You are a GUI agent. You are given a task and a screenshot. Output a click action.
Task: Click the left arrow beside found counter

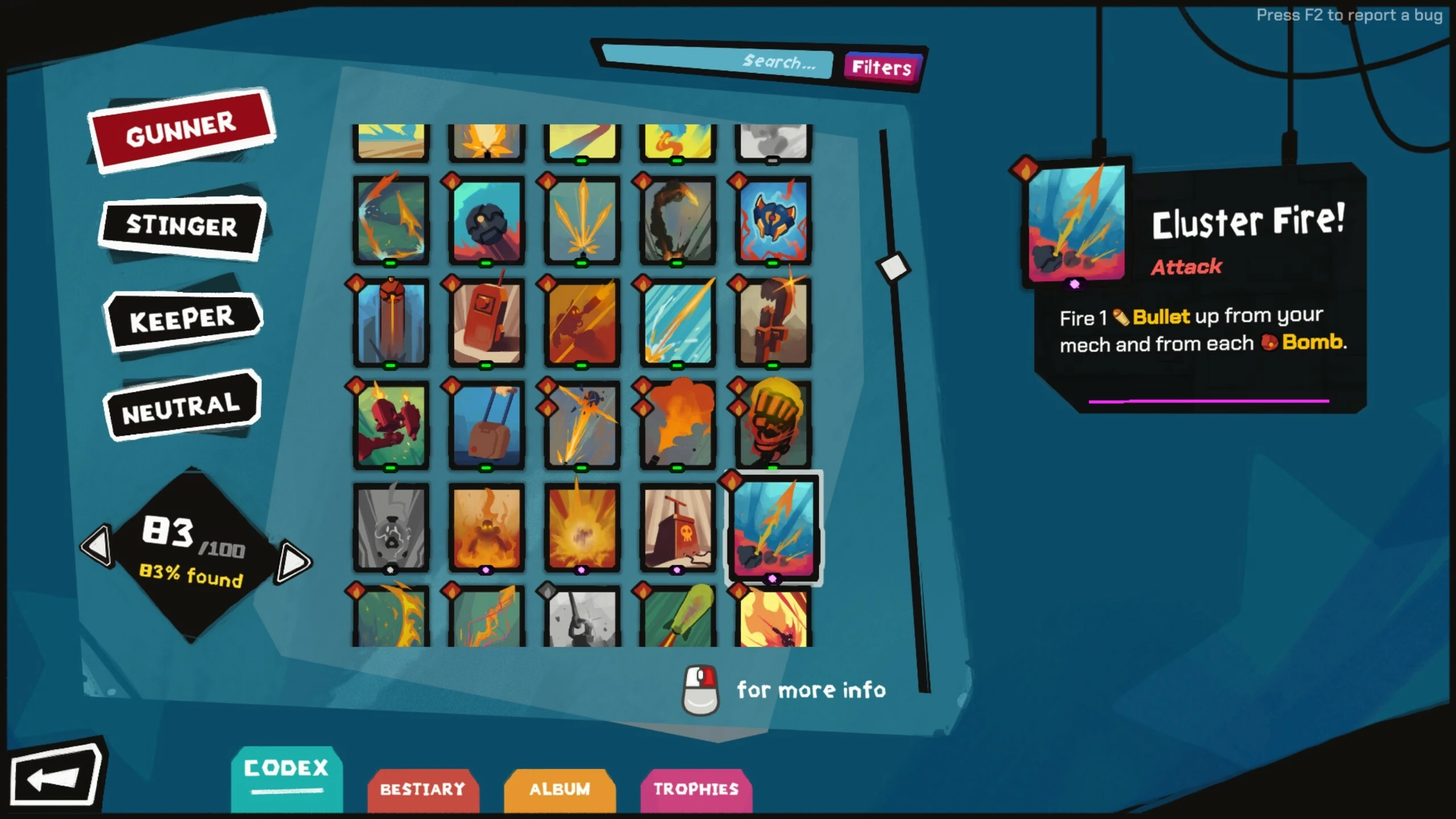[x=97, y=546]
